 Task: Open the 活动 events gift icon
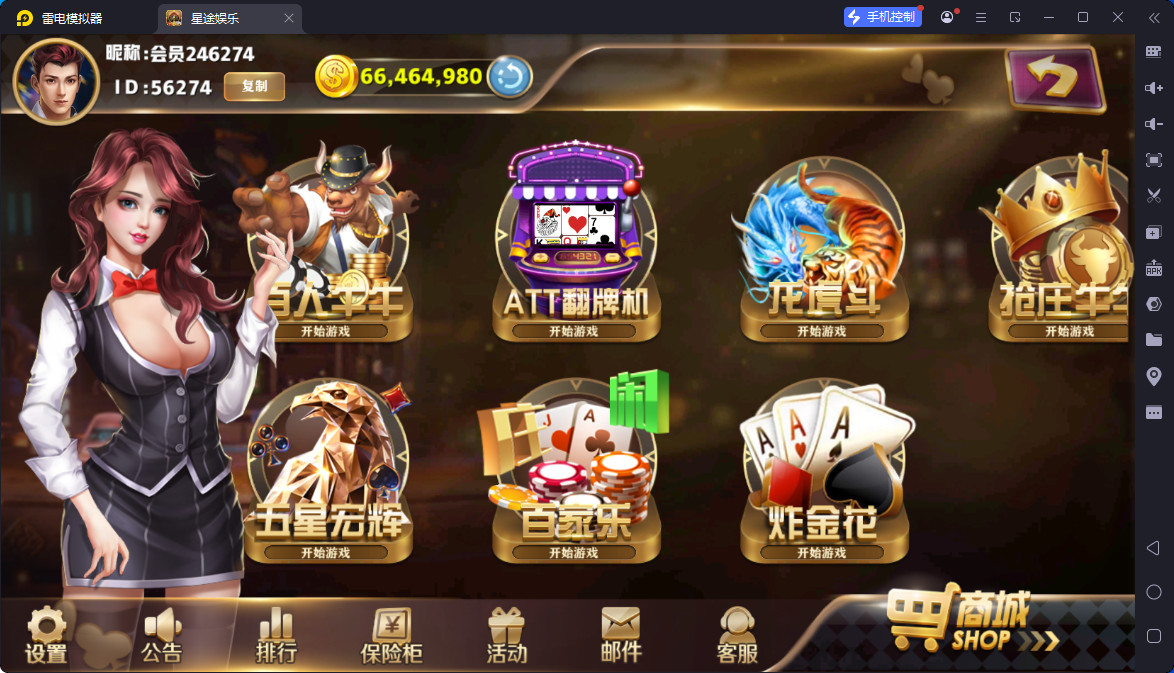coord(506,636)
